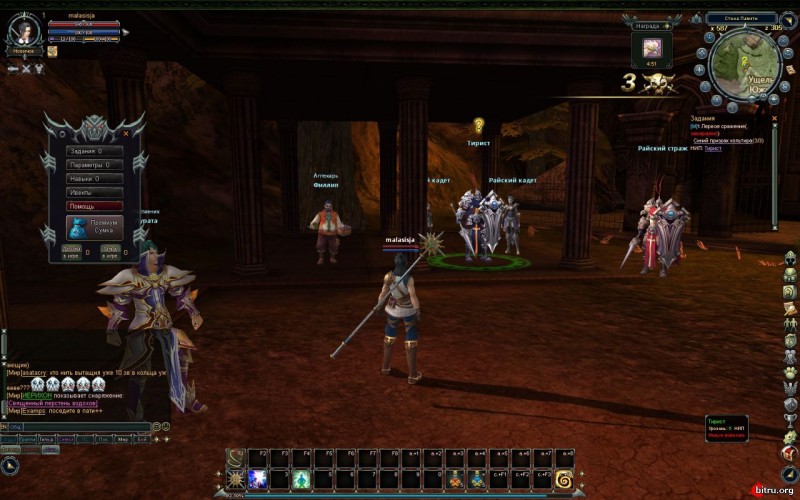Click the reward item icon under Награда
Screen dimensions: 800x500
pos(652,47)
